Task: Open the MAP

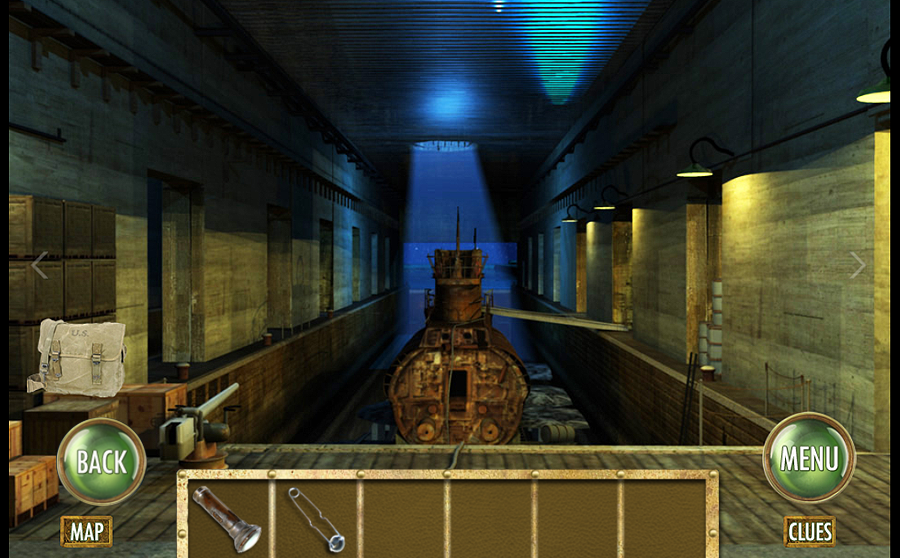Action: click(86, 530)
